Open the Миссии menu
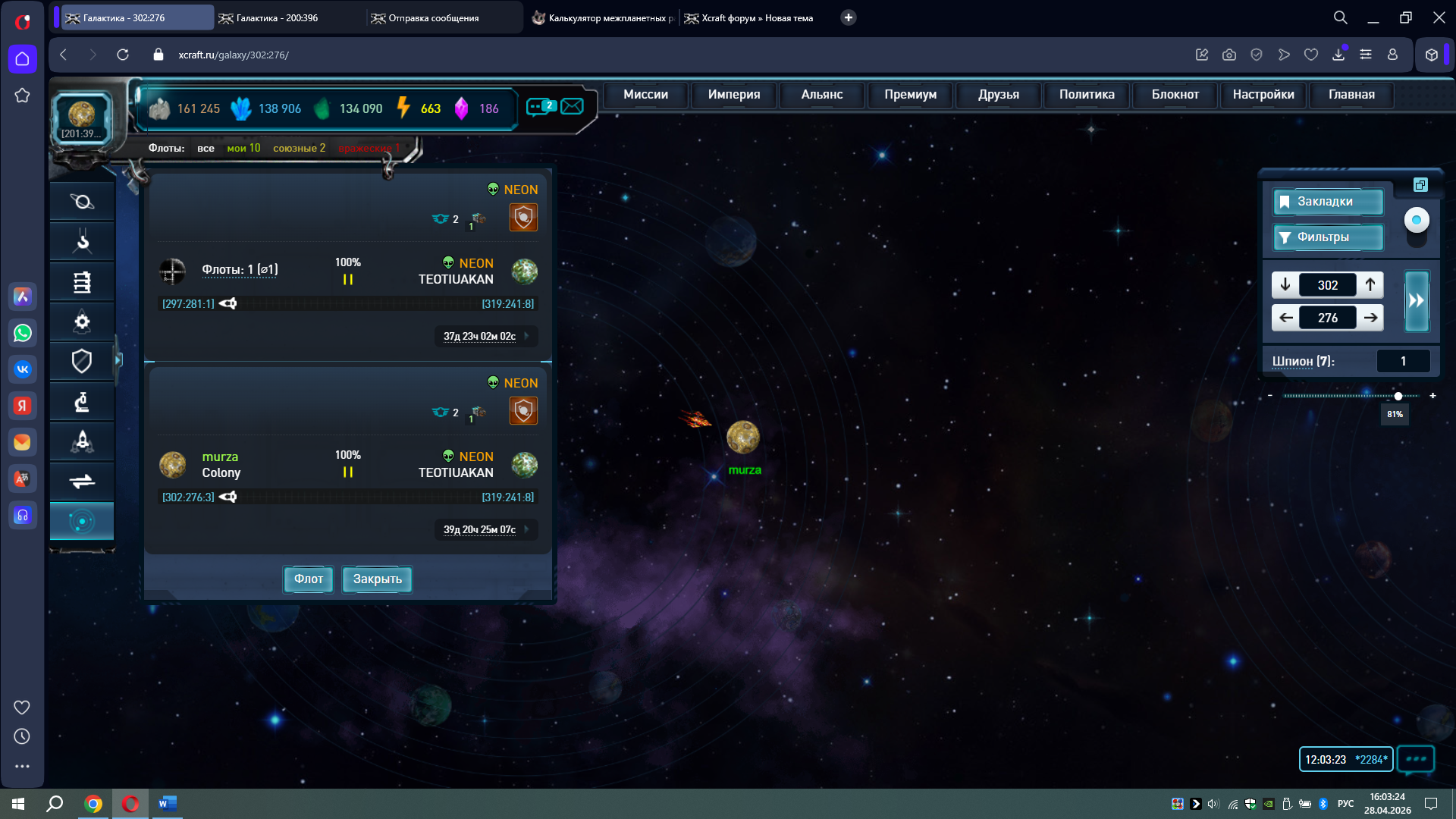 click(x=645, y=95)
